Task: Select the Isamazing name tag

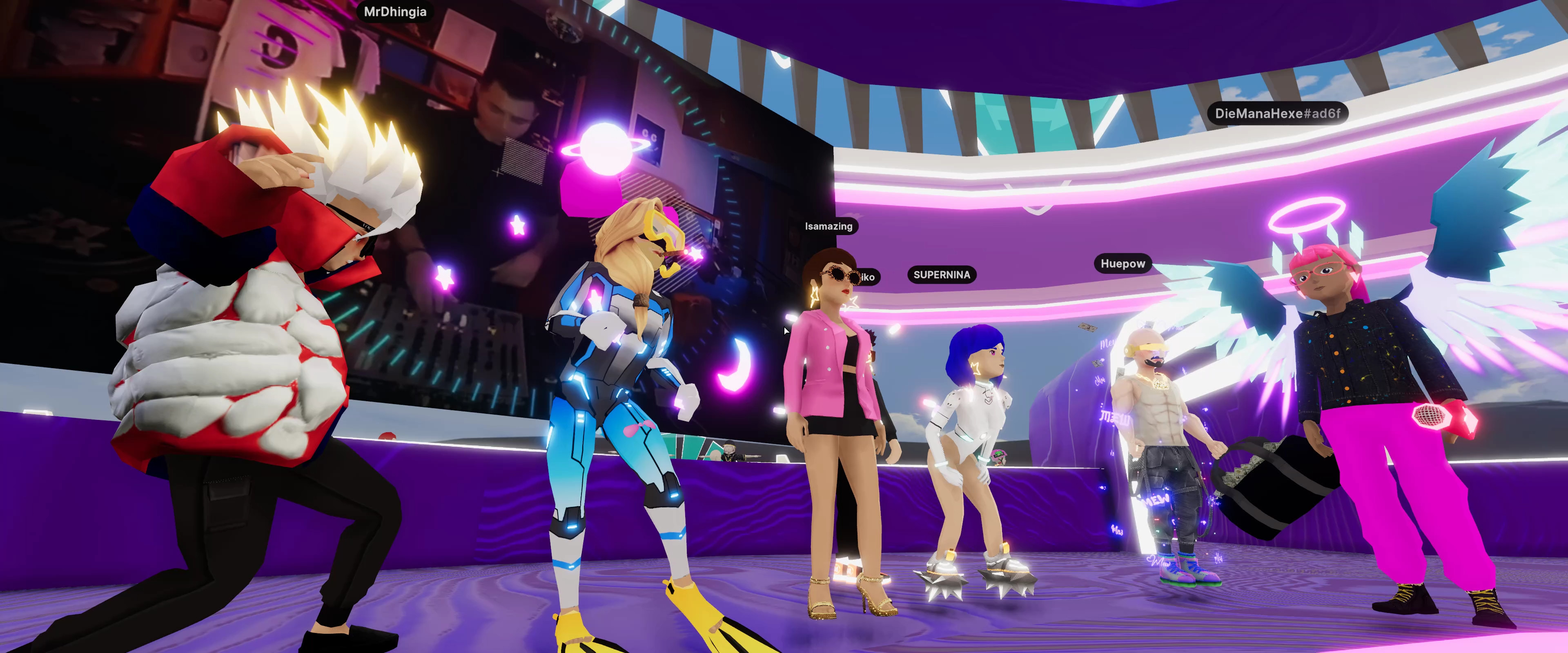Action: coord(829,227)
